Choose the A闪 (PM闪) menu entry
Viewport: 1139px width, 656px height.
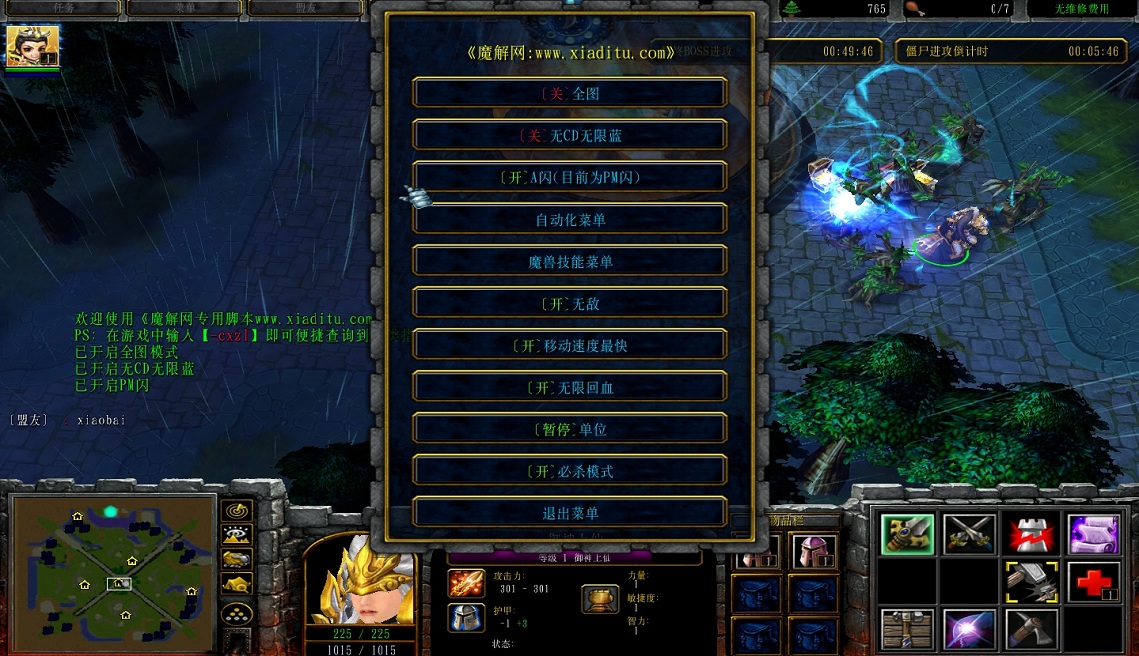click(x=570, y=177)
